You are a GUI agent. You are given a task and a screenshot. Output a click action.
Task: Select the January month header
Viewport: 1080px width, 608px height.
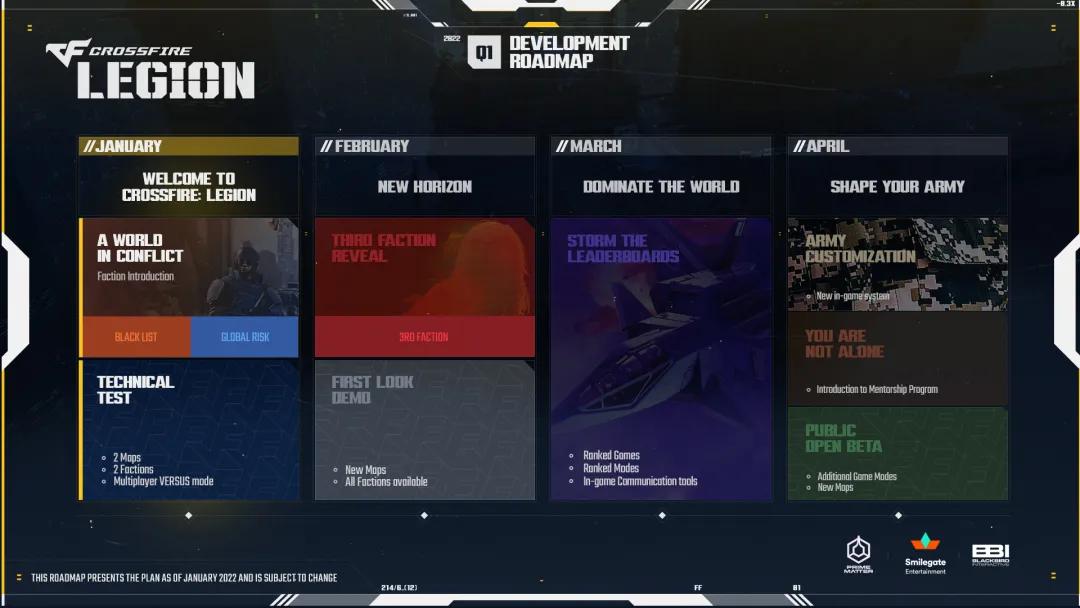[189, 146]
